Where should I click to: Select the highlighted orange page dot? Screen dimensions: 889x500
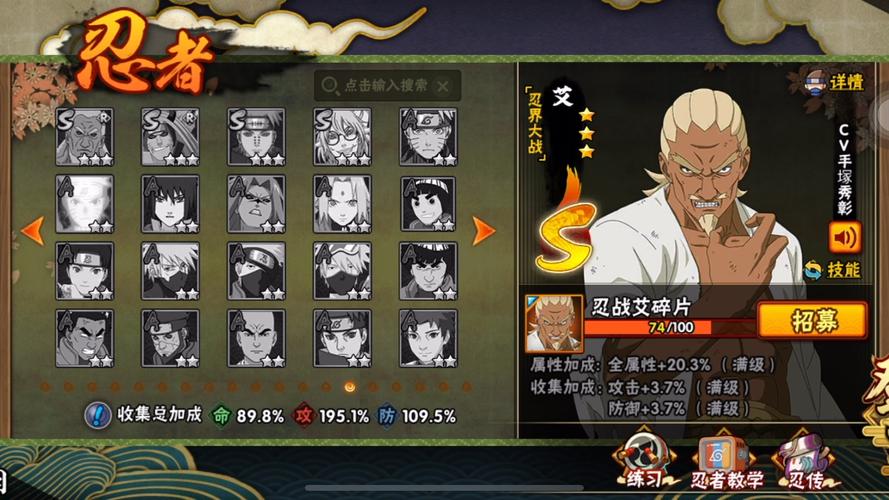349,386
